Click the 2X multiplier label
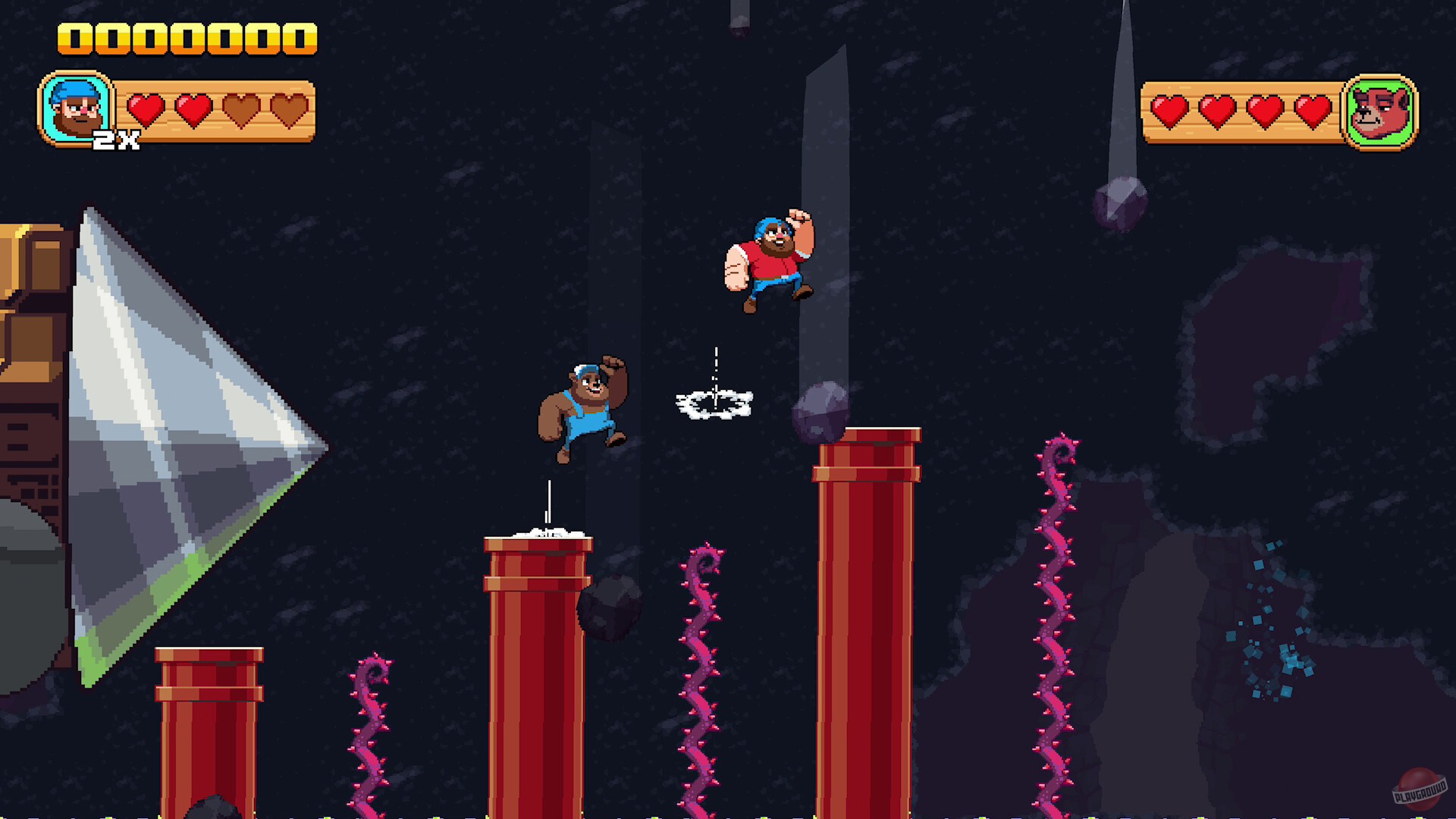The height and width of the screenshot is (819, 1456). tap(115, 139)
